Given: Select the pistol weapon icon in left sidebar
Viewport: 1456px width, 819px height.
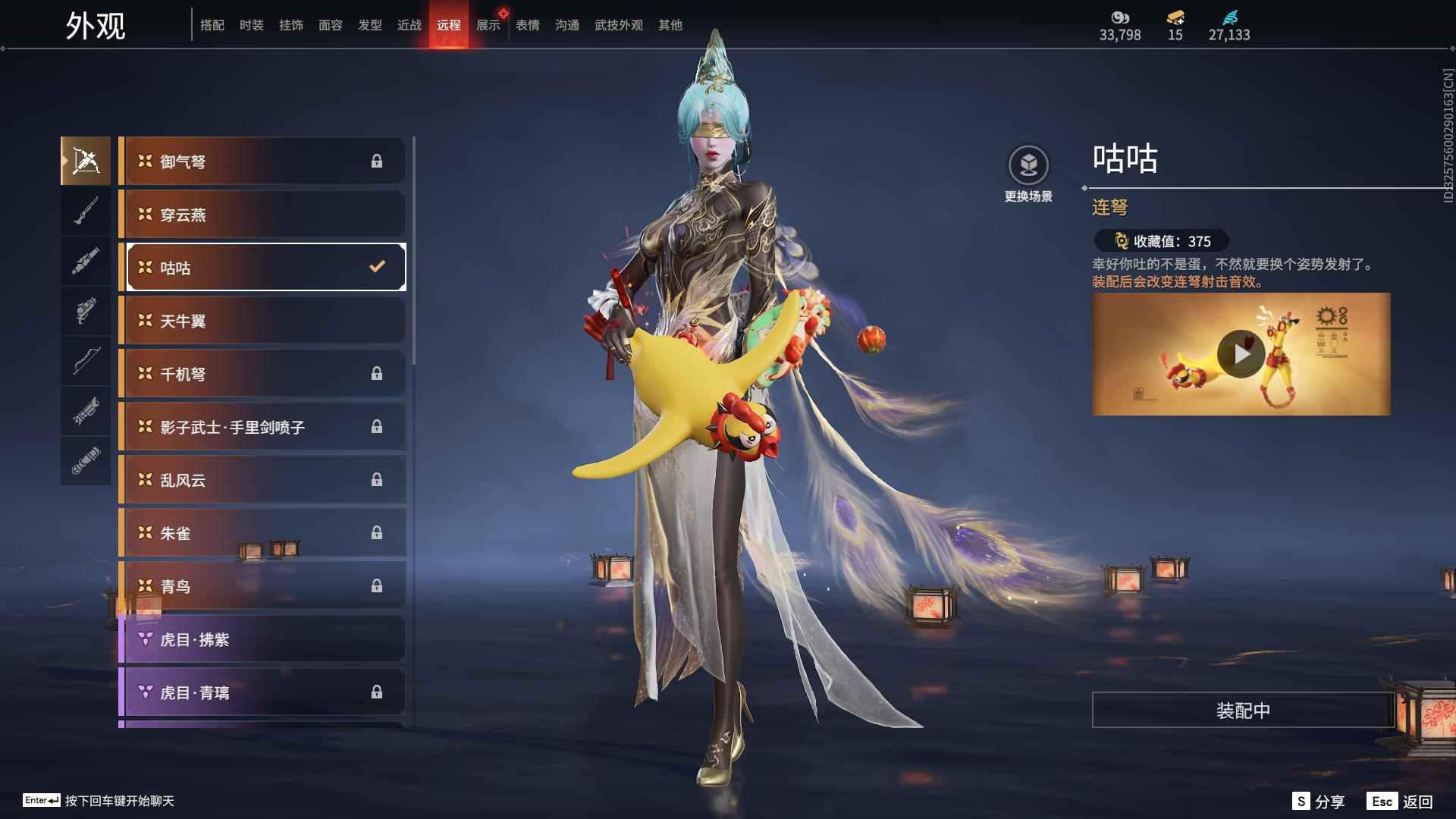Looking at the screenshot, I should tap(86, 311).
